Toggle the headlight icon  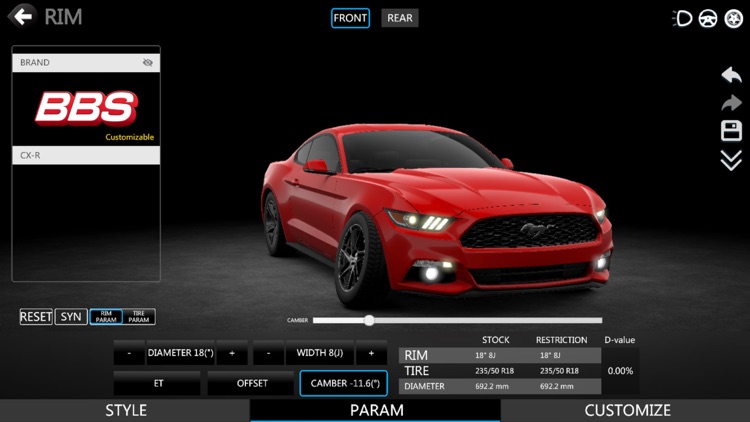tap(684, 18)
